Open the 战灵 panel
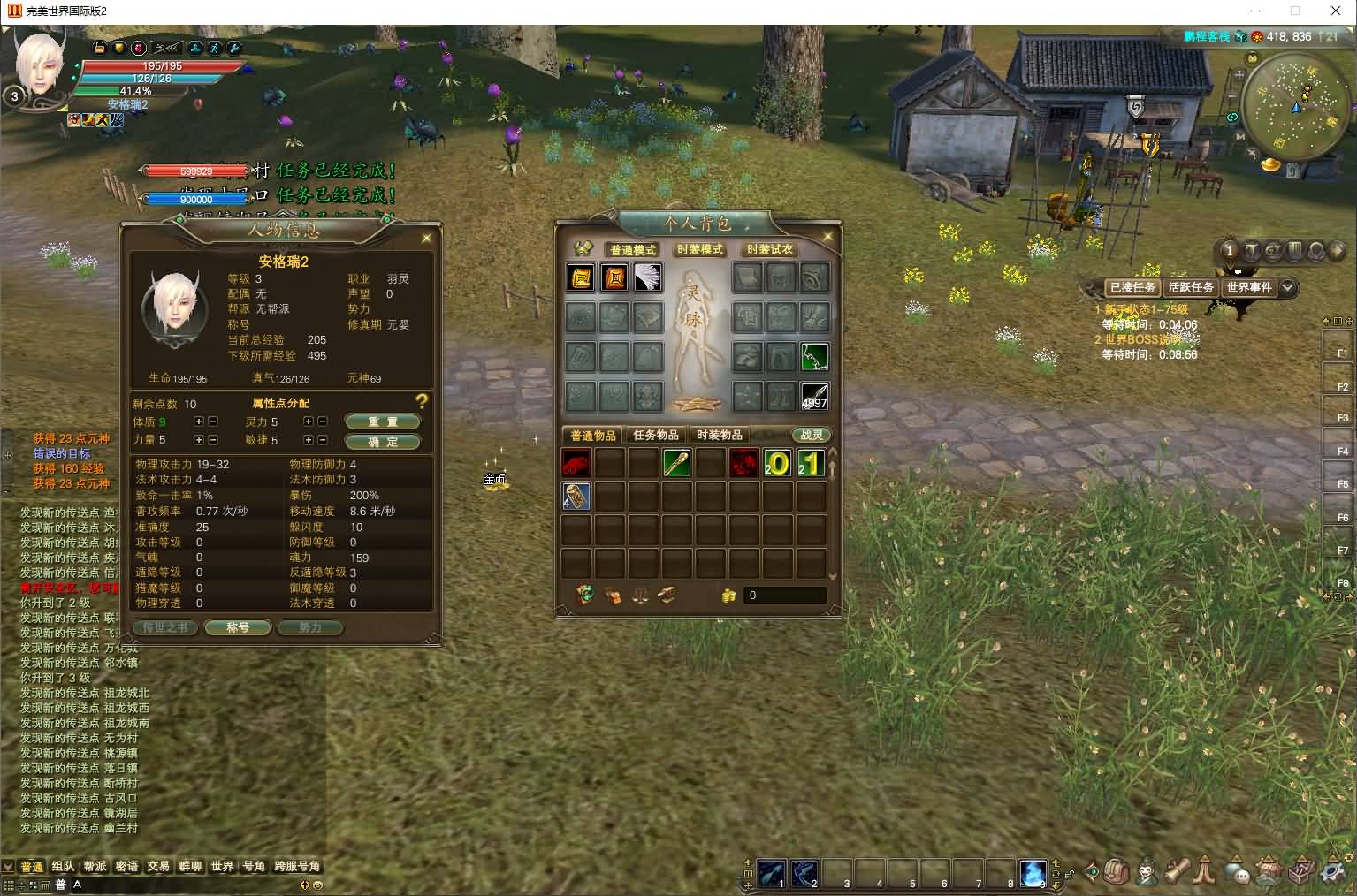1357x896 pixels. (811, 435)
